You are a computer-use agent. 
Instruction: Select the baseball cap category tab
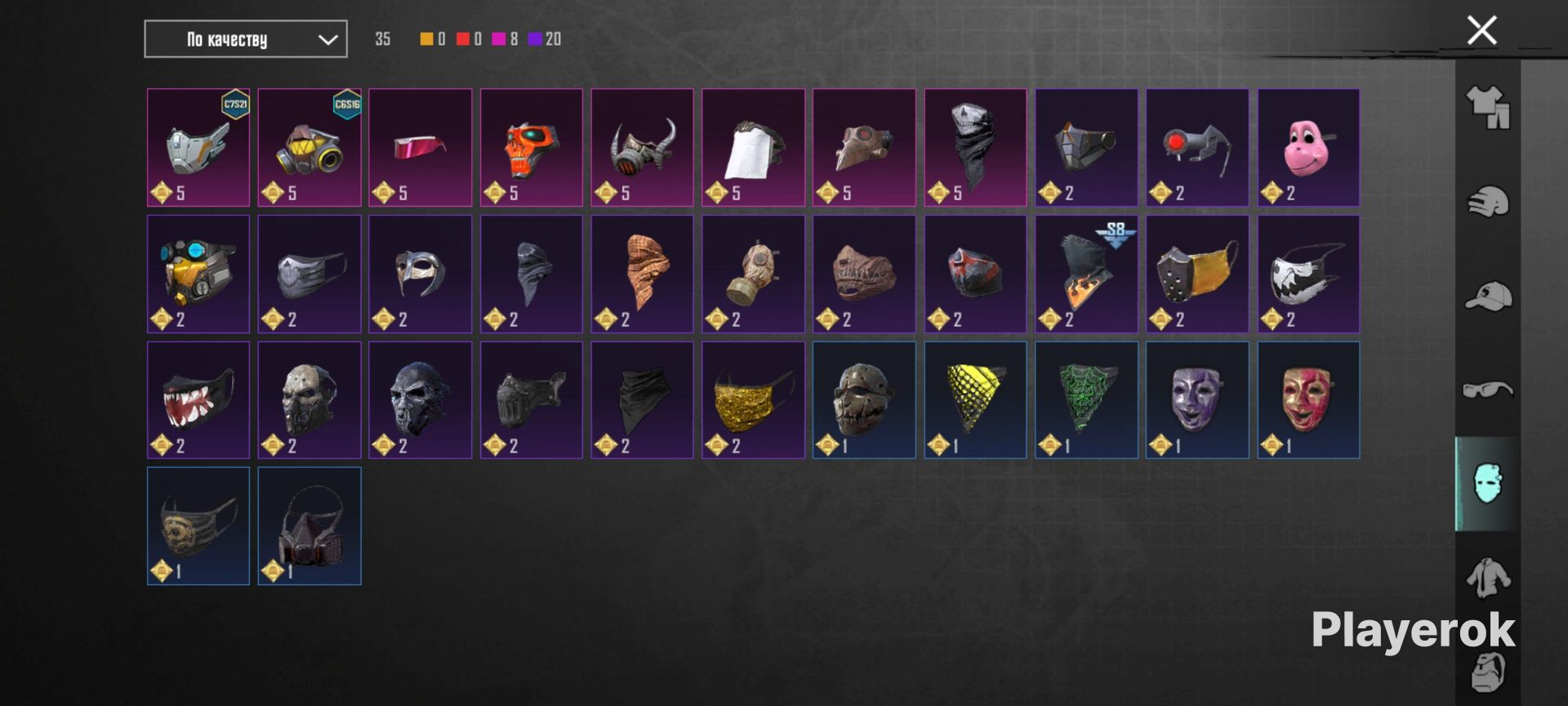(x=1488, y=296)
